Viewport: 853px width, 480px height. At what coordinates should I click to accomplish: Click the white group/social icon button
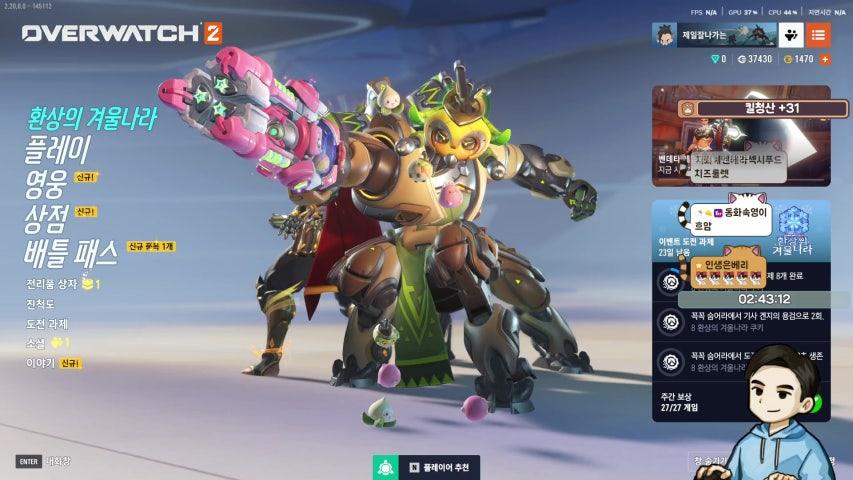pyautogui.click(x=791, y=36)
